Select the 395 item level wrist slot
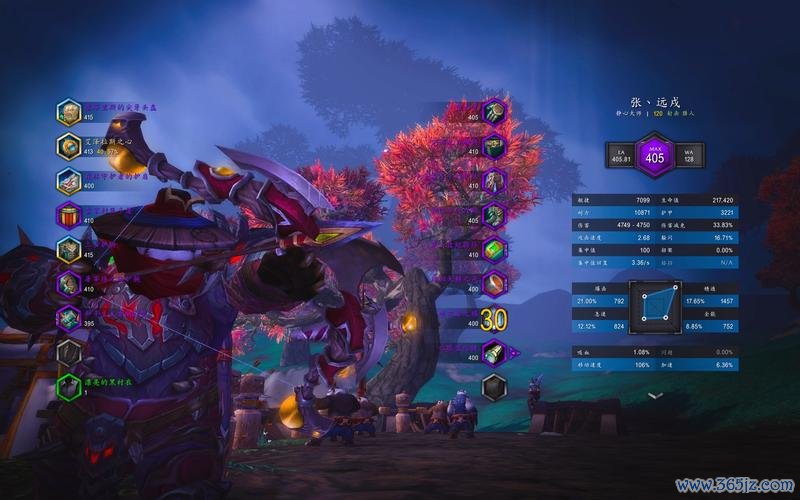800x500 pixels. 69,318
